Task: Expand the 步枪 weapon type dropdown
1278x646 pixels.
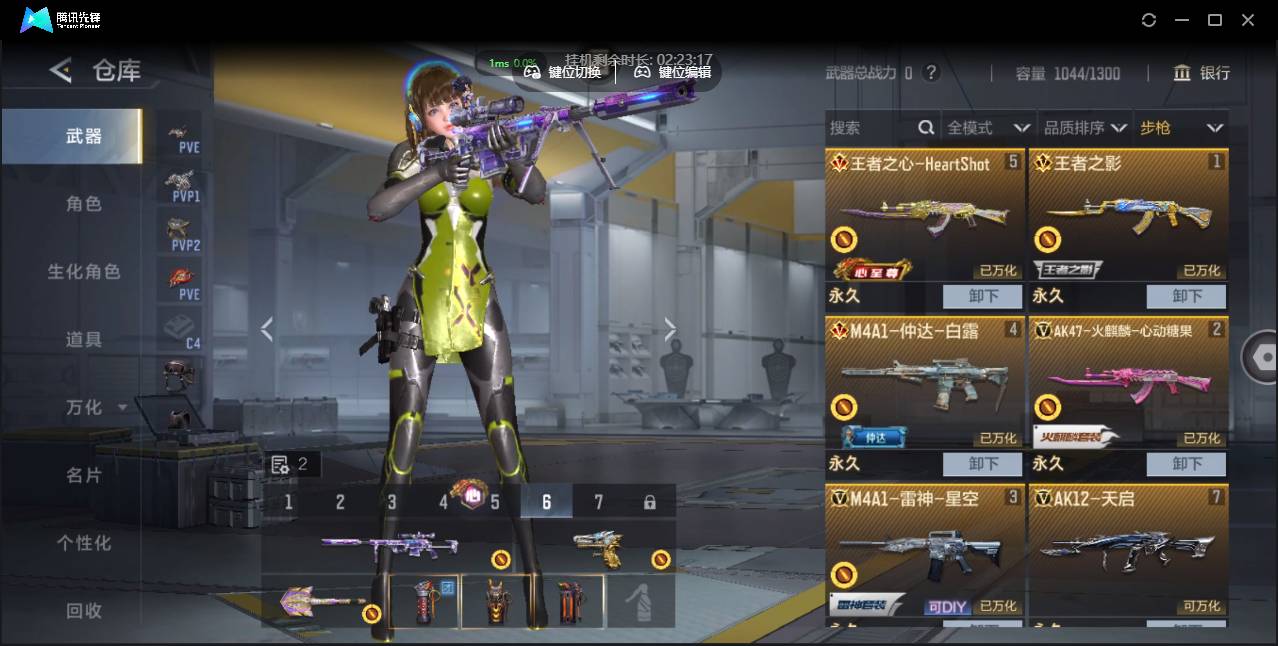Action: tap(1181, 128)
